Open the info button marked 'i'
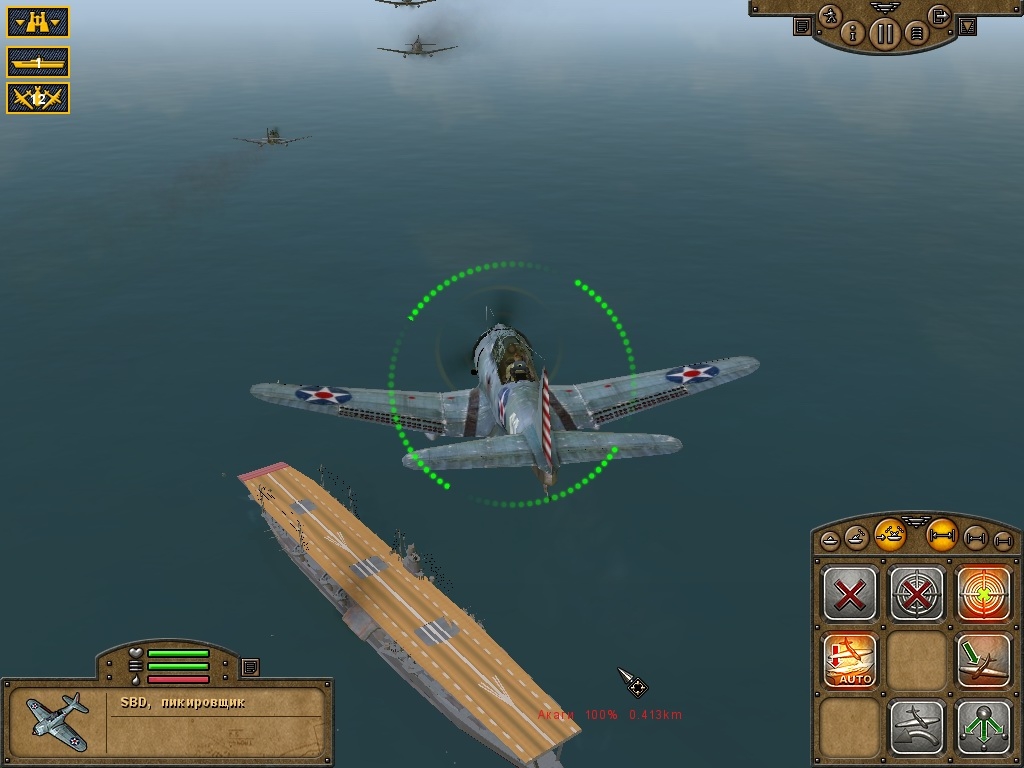The height and width of the screenshot is (768, 1024). pyautogui.click(x=854, y=33)
